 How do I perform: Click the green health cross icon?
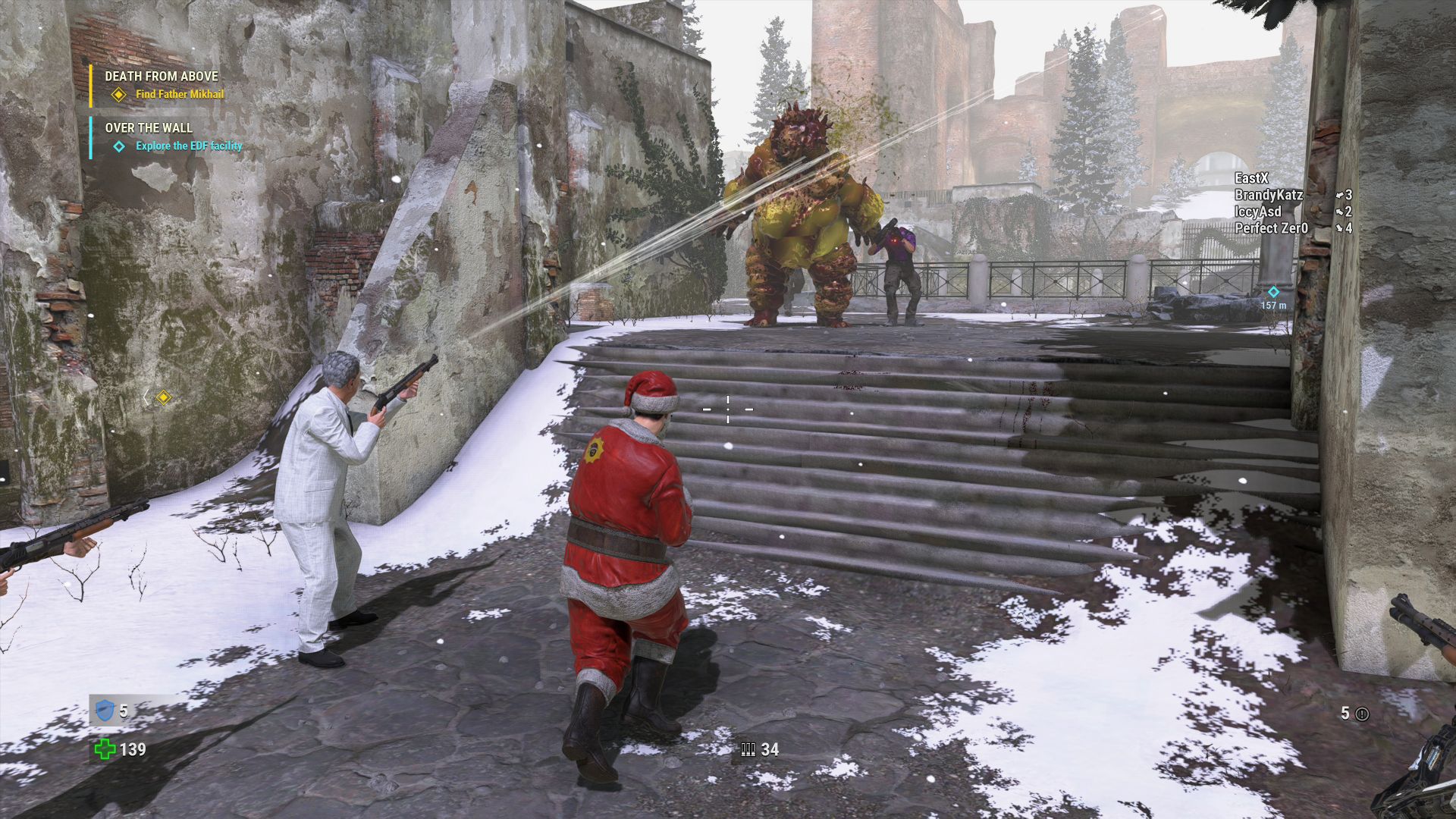pyautogui.click(x=105, y=749)
